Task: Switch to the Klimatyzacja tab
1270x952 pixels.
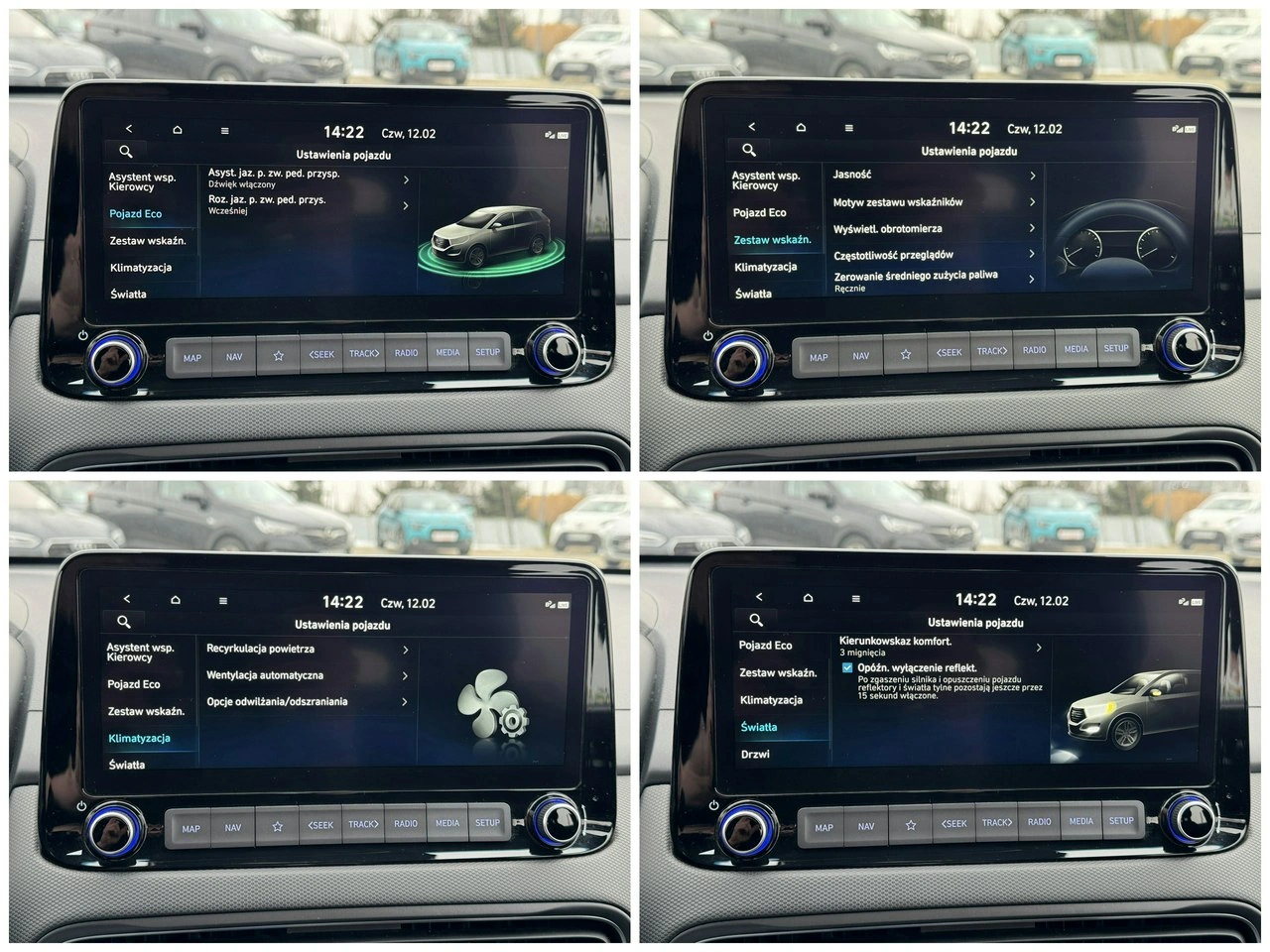Action: pos(141,737)
